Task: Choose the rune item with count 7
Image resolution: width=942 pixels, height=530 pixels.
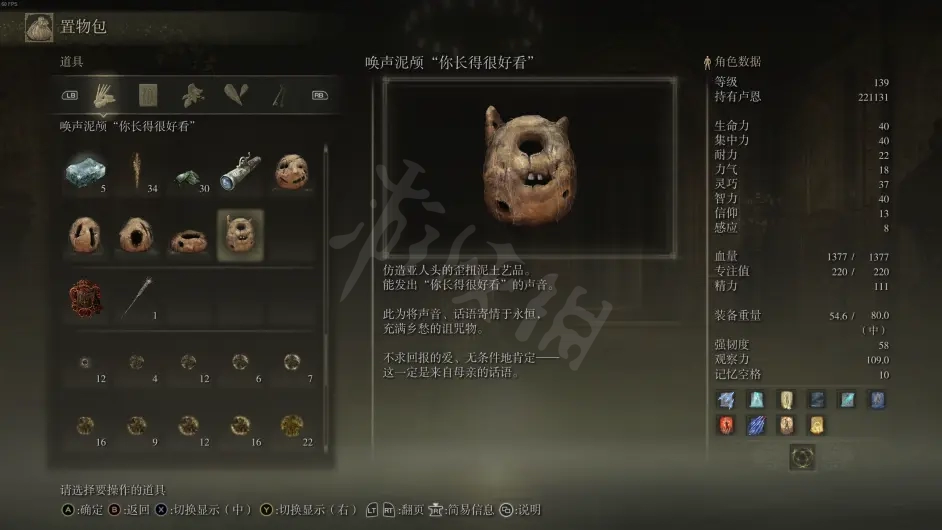Action: pyautogui.click(x=291, y=362)
